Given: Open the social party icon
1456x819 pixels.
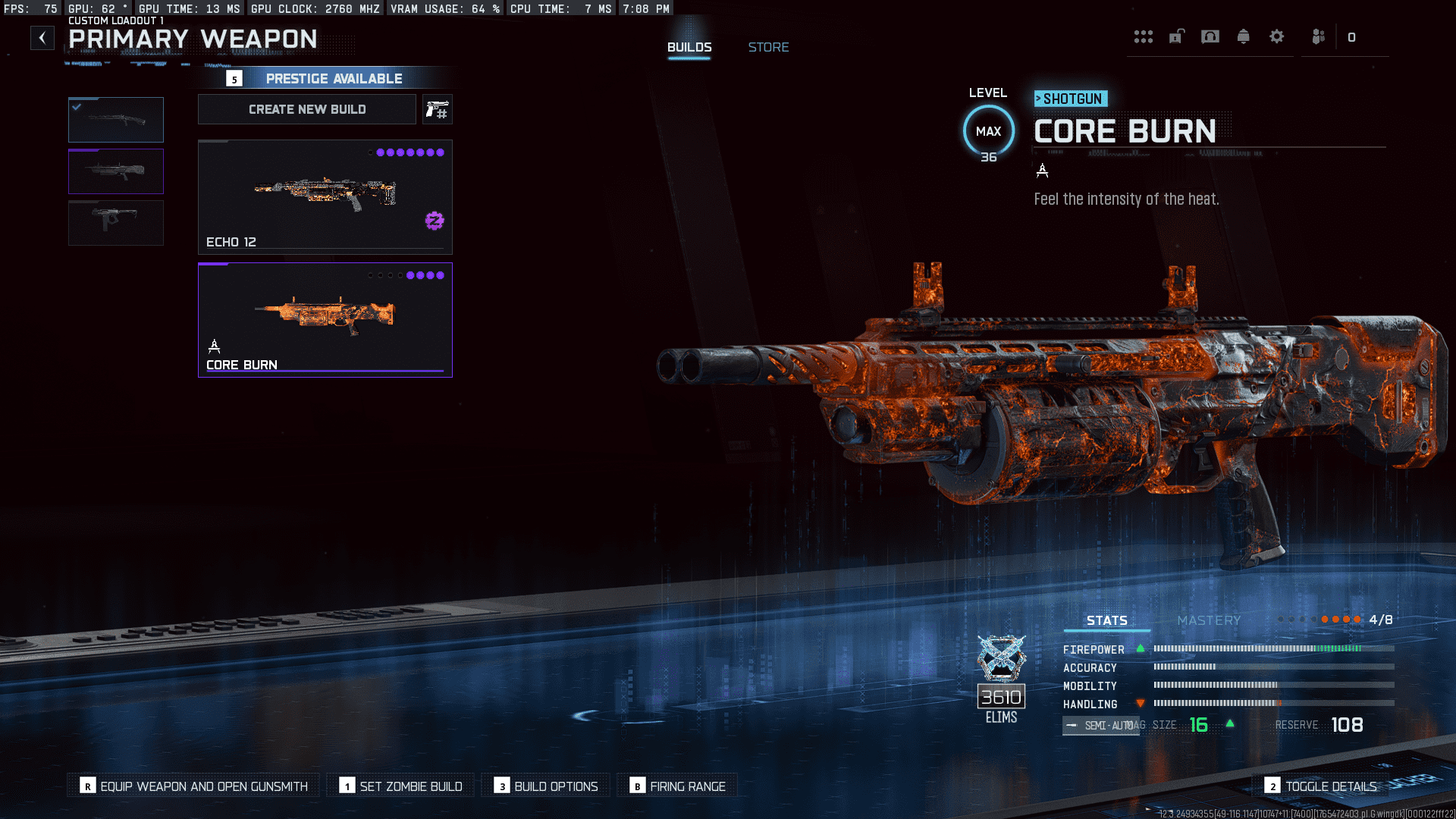Looking at the screenshot, I should click(1319, 36).
